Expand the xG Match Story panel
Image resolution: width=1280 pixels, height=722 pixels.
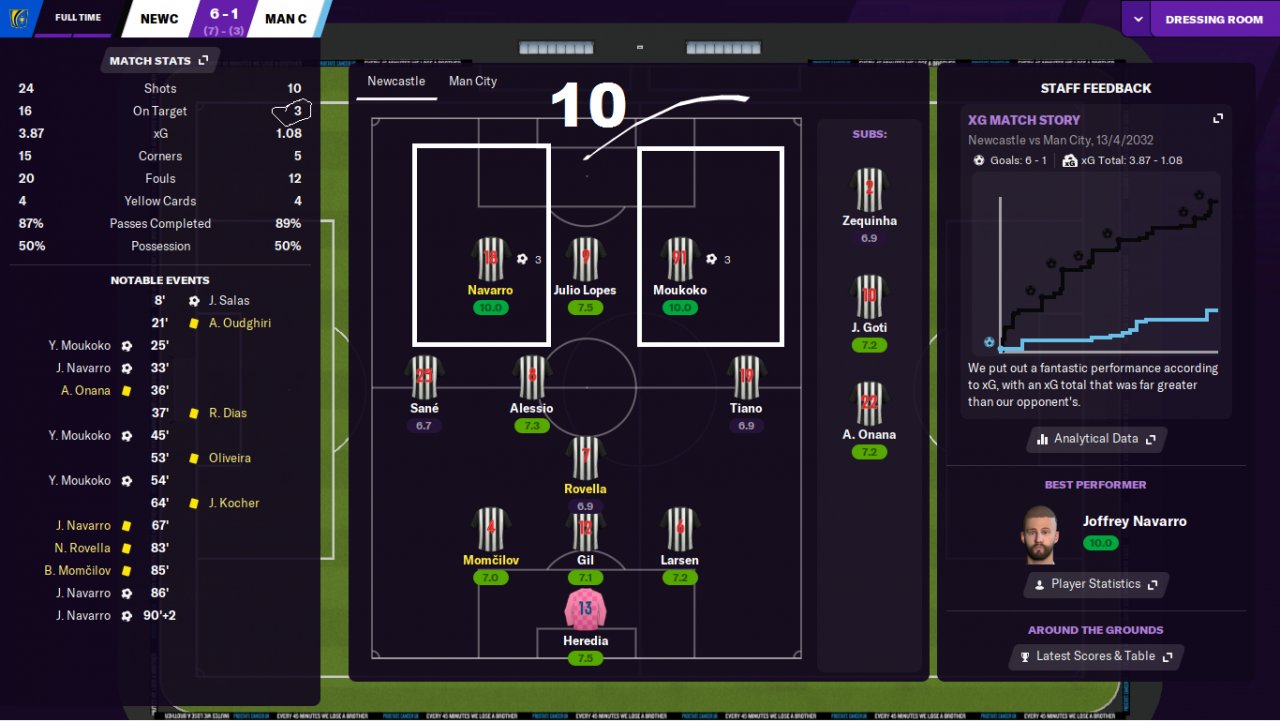click(1218, 119)
